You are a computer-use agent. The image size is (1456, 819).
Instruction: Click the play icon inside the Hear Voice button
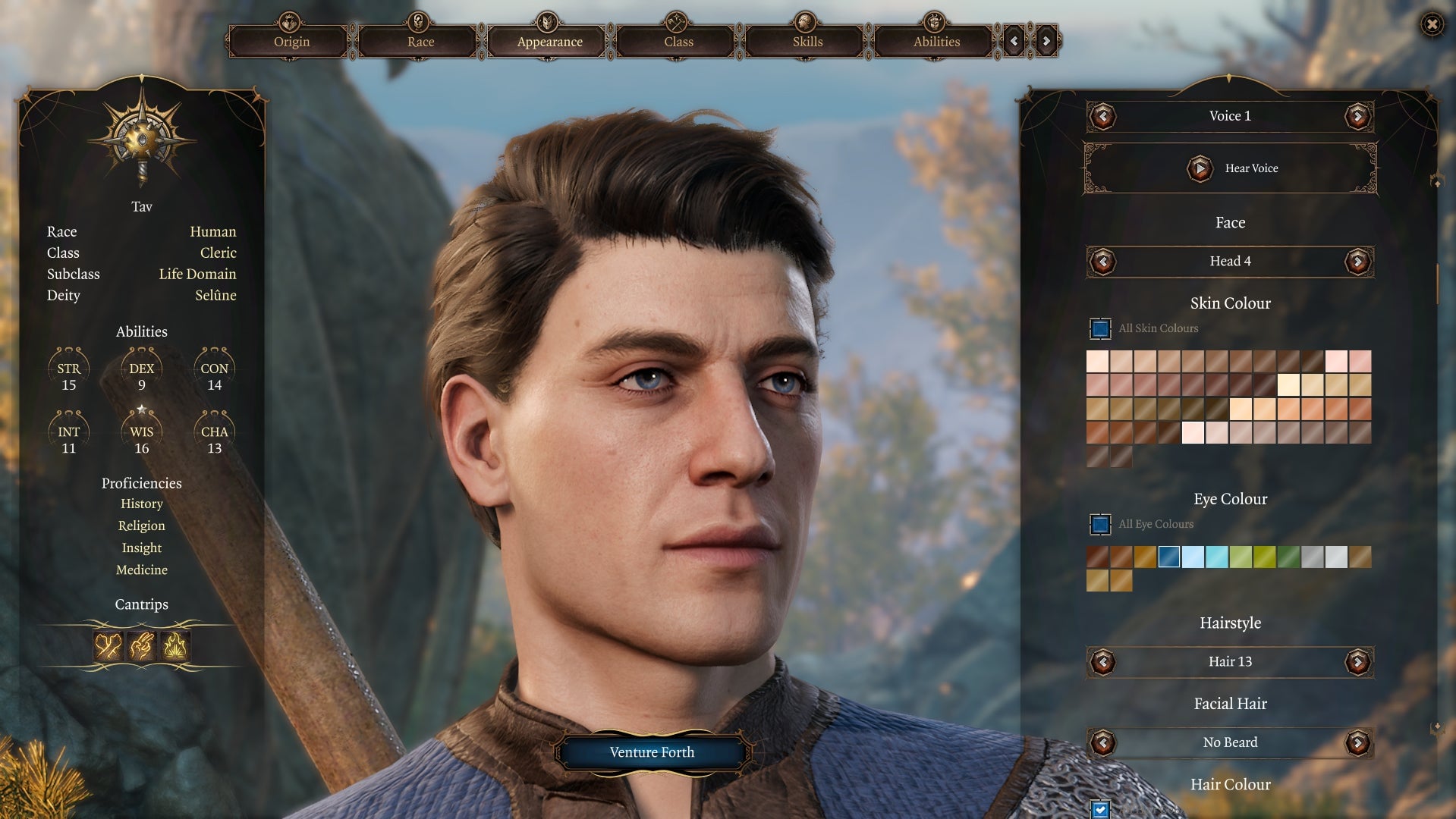pos(1200,168)
